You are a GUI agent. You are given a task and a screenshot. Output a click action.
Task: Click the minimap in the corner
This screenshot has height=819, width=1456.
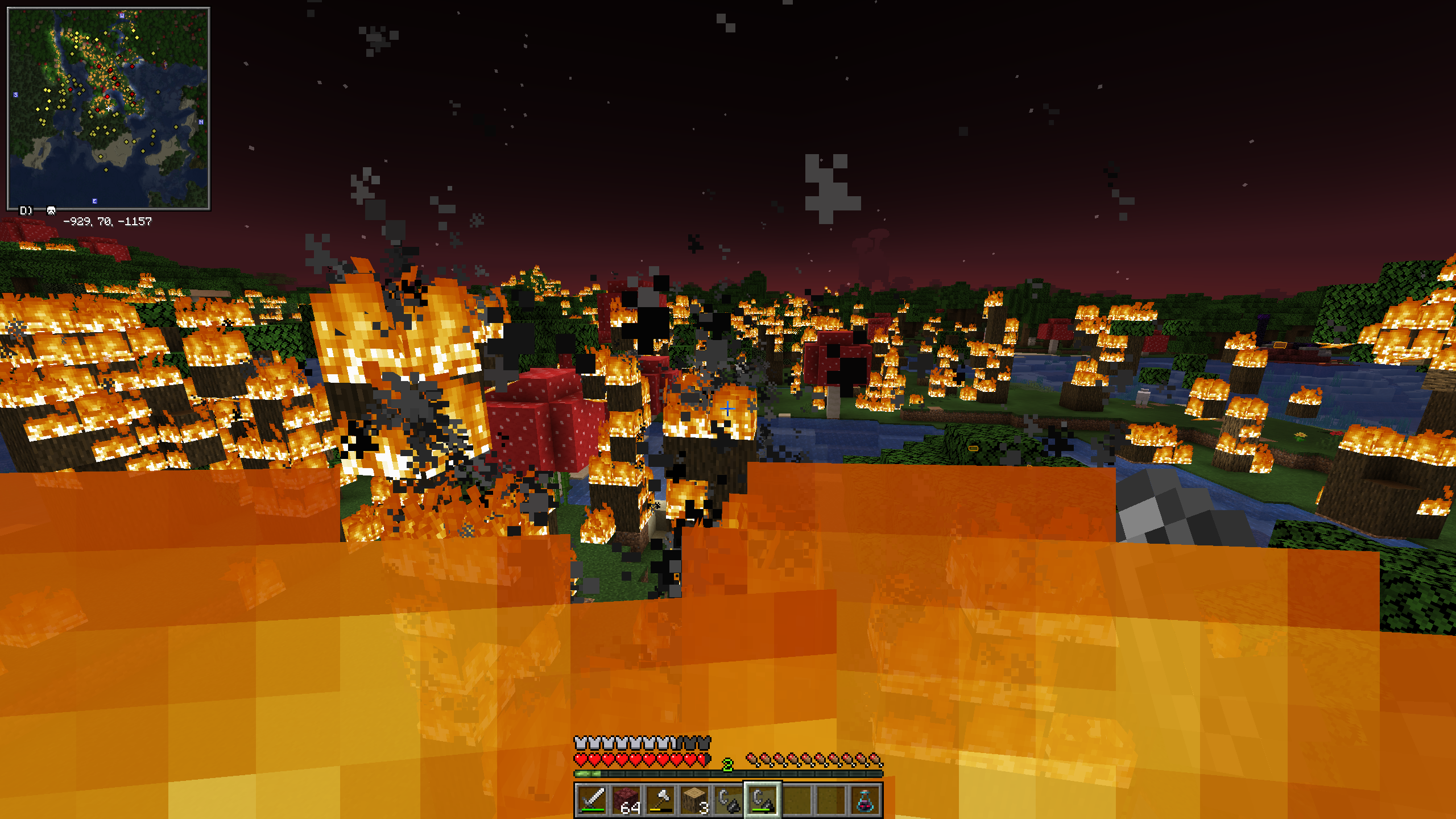[108, 108]
